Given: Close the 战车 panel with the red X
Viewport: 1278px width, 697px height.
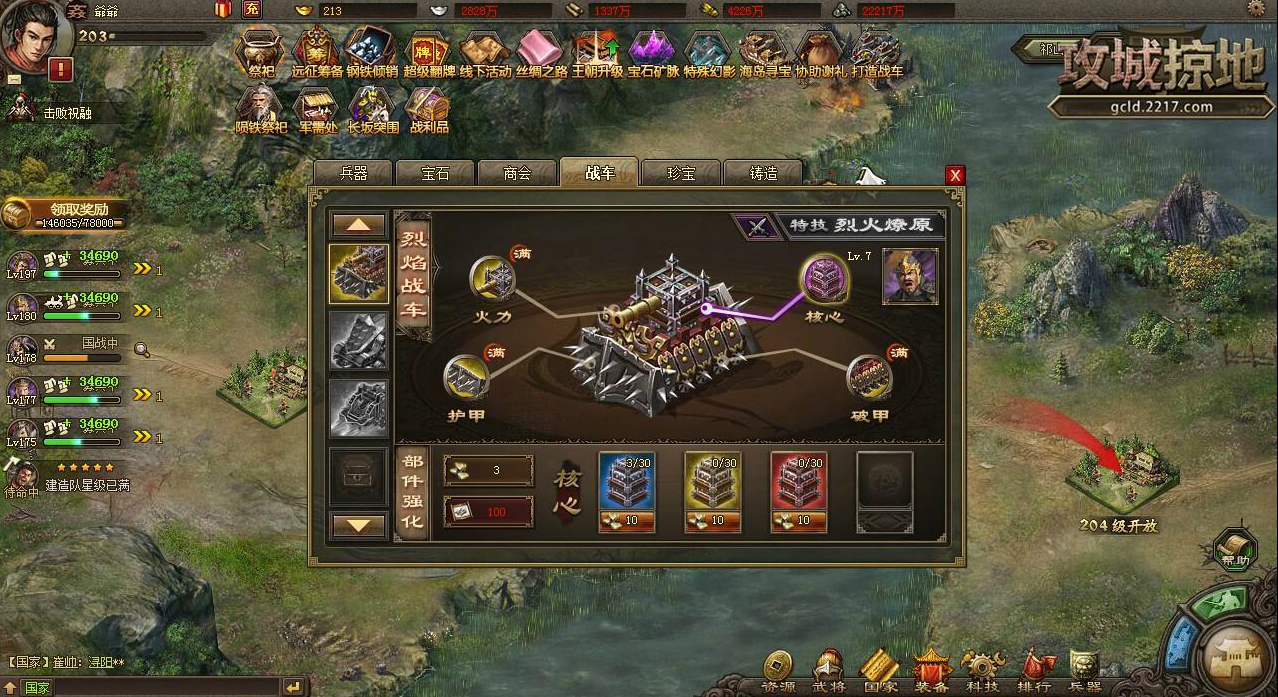Looking at the screenshot, I should [x=955, y=175].
